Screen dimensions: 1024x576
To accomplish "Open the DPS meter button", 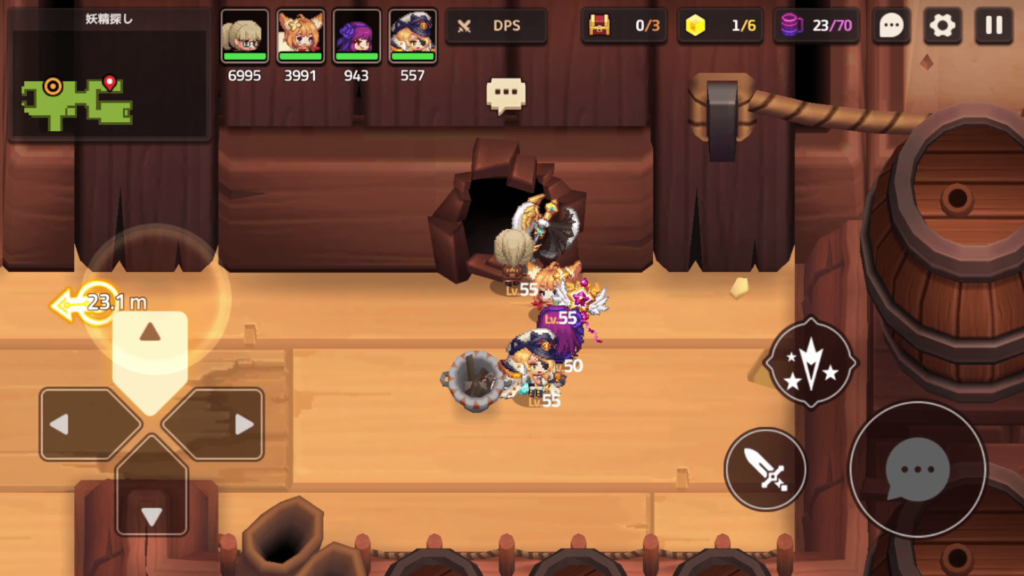I will [x=496, y=26].
